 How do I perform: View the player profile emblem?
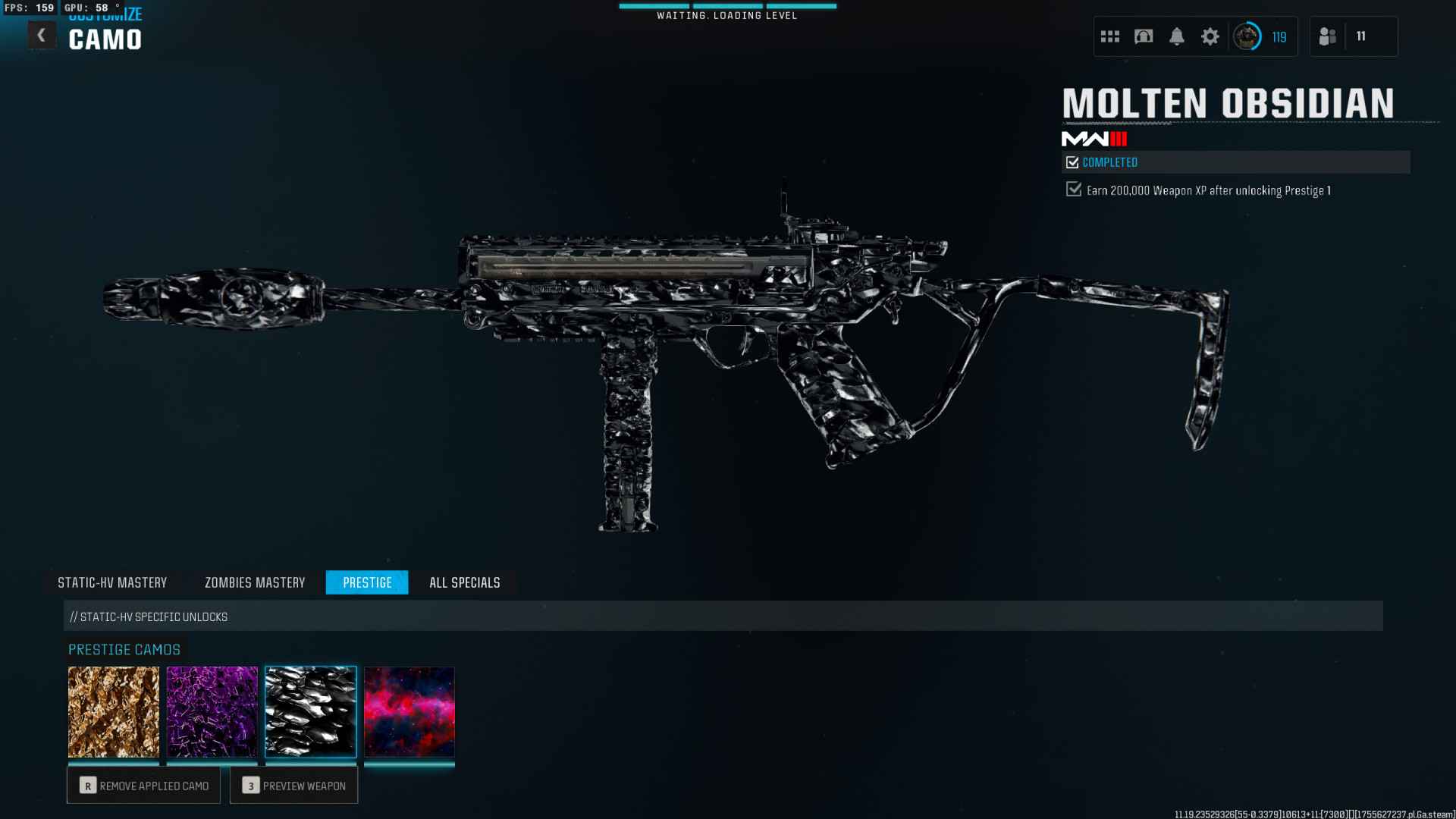coord(1247,36)
